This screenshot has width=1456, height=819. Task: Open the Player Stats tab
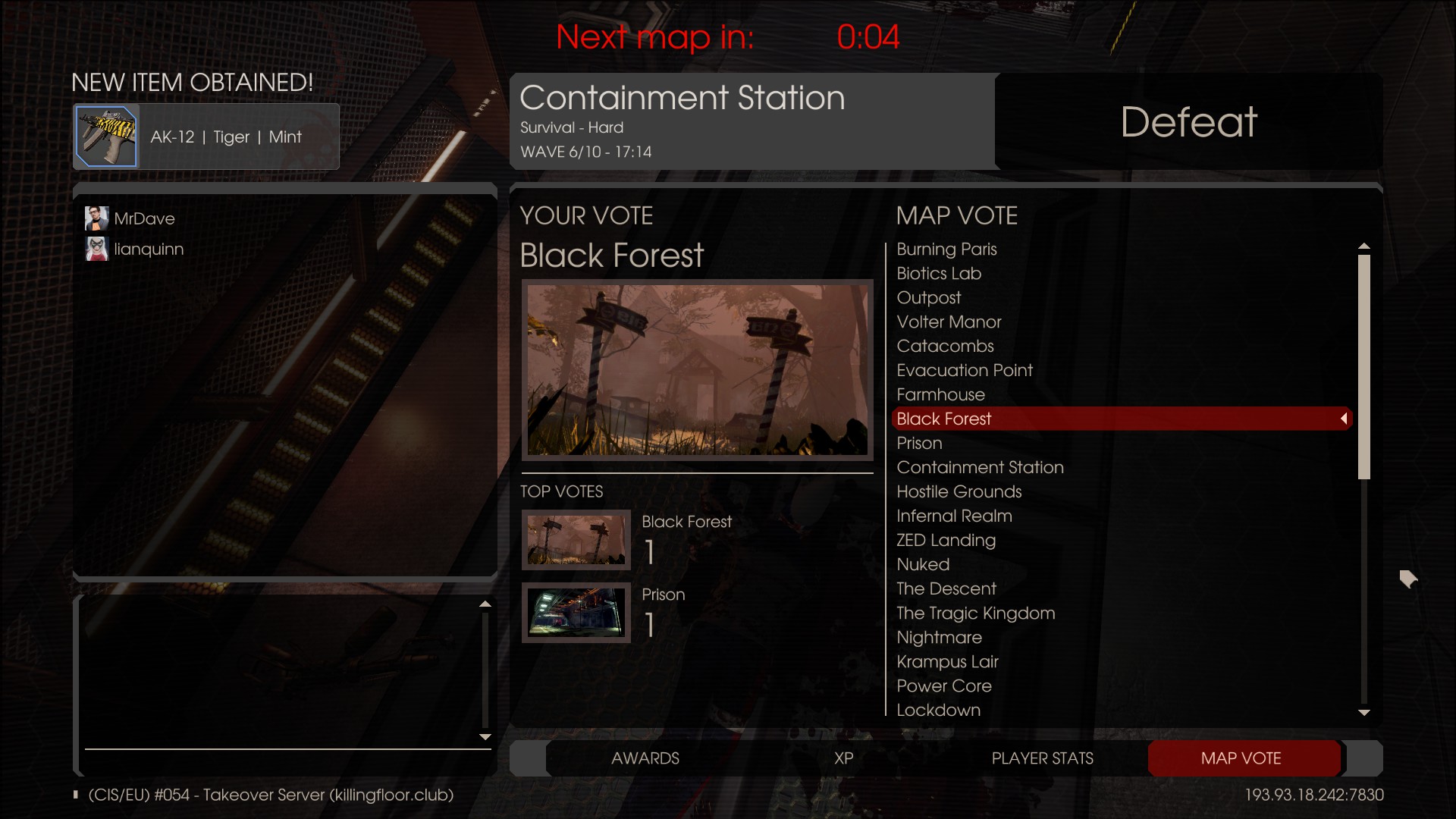(1043, 758)
